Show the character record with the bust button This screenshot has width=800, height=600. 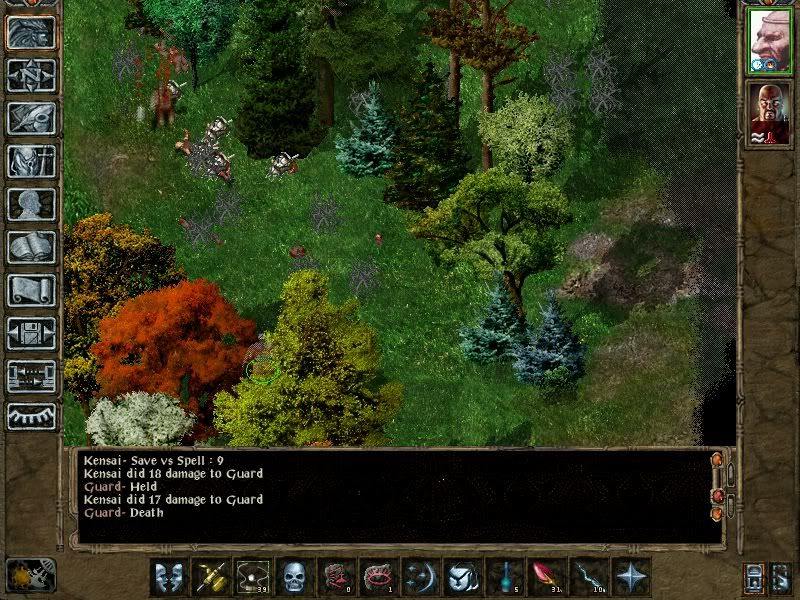[x=31, y=204]
